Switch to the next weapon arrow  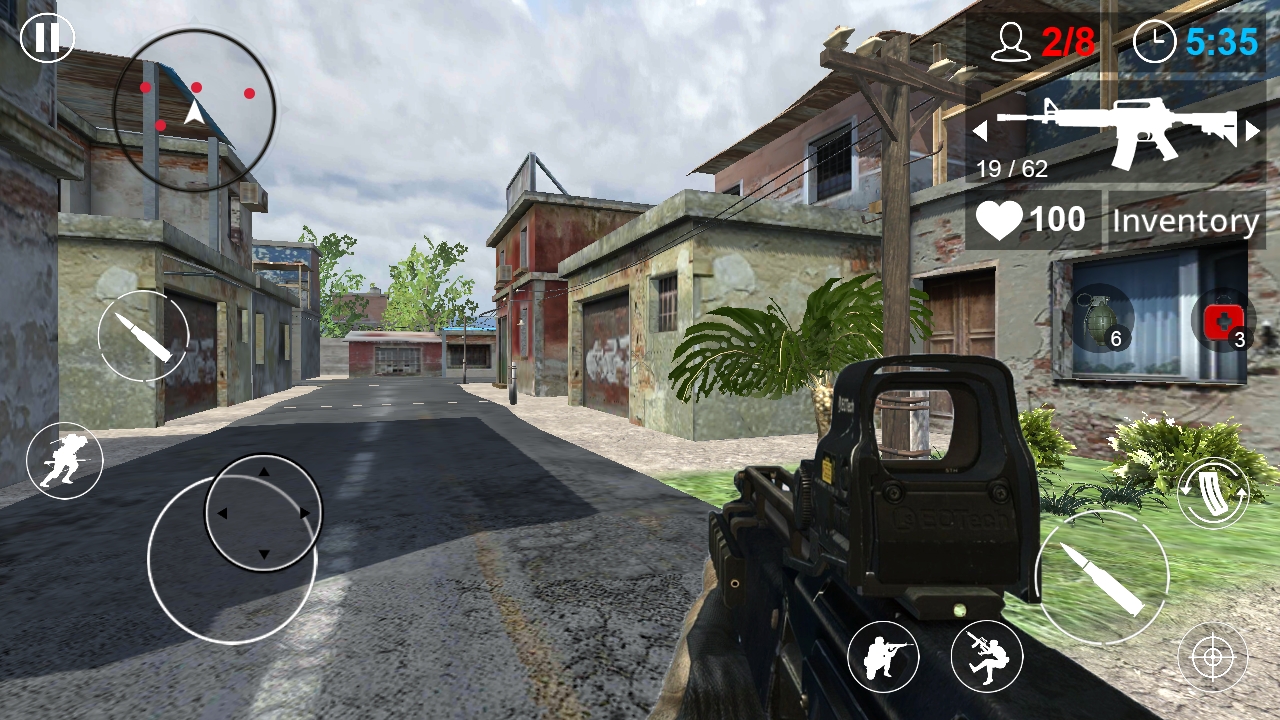1253,130
